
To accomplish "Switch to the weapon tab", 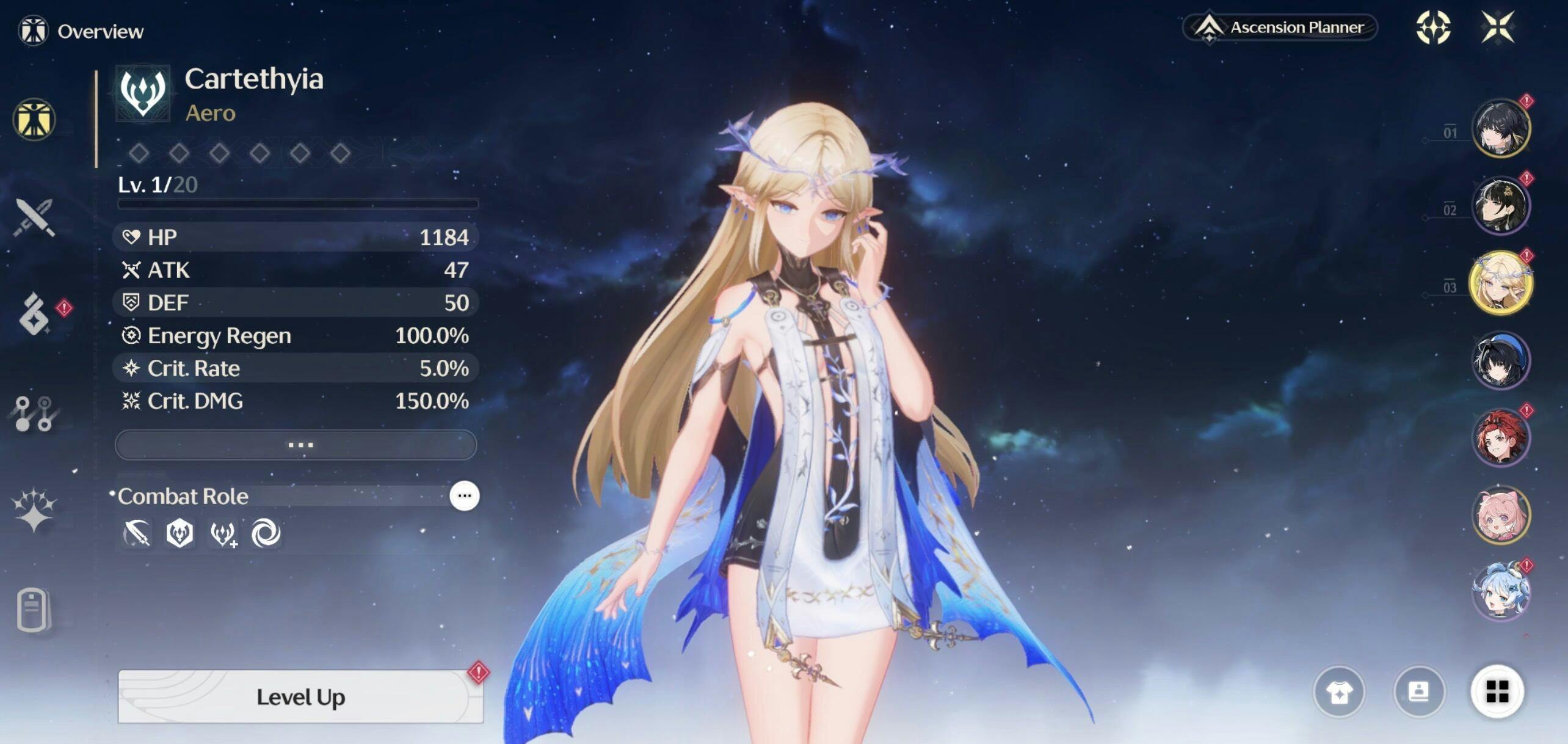I will click(x=35, y=217).
